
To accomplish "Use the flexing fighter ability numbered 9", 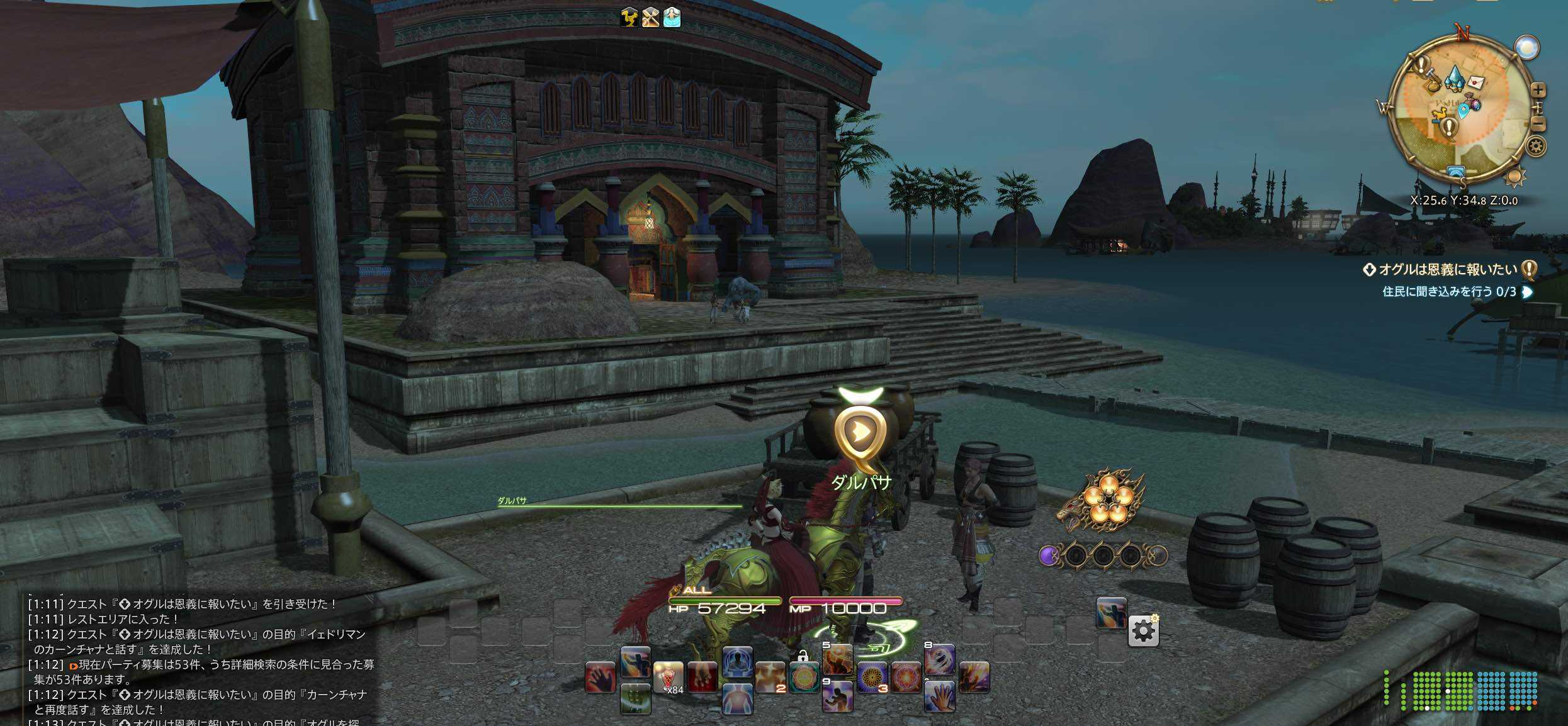I will 838,696.
